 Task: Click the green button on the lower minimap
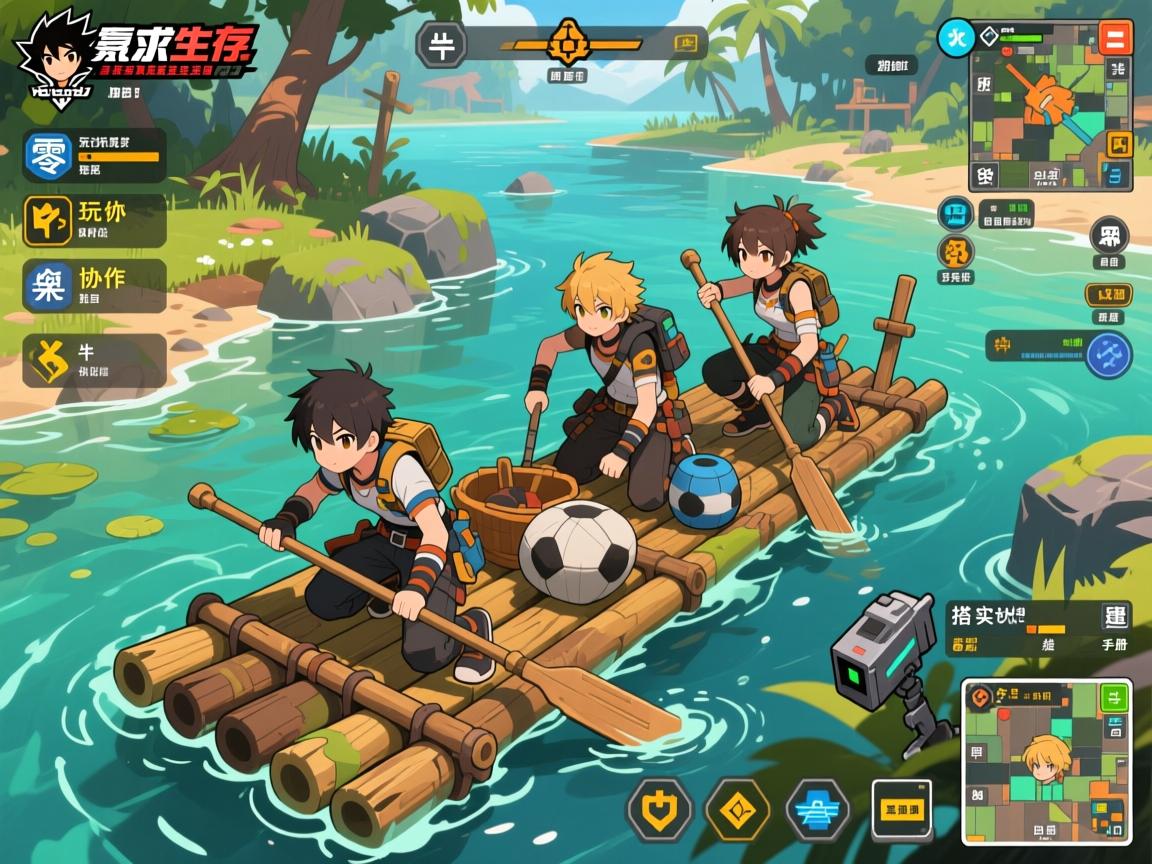pyautogui.click(x=1113, y=697)
